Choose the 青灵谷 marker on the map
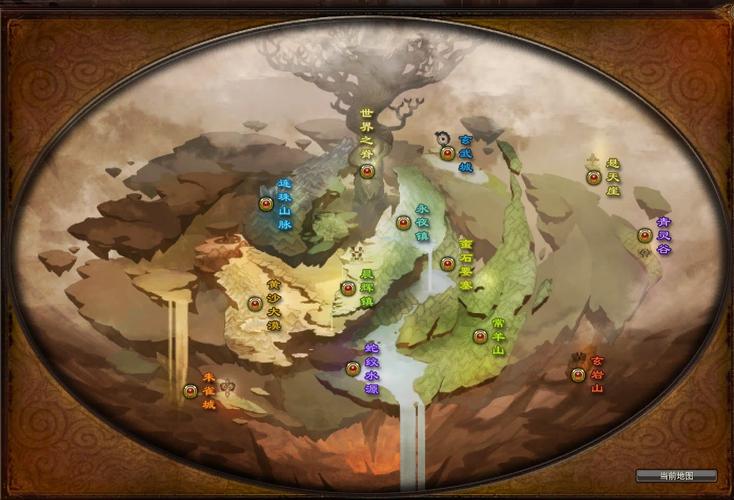The height and width of the screenshot is (500, 734). click(x=644, y=236)
